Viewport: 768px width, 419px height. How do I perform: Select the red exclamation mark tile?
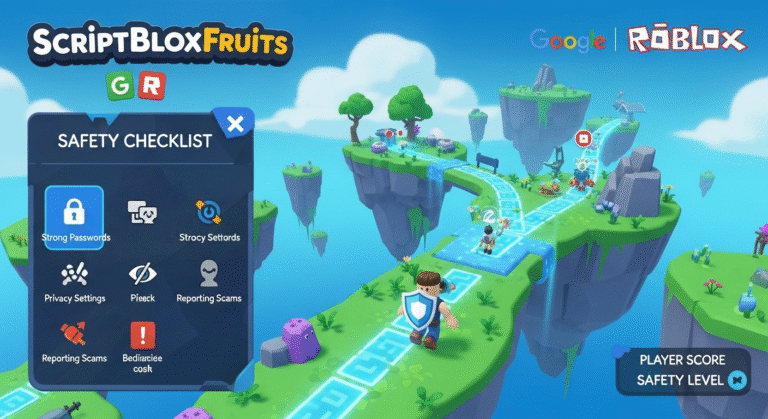point(141,335)
